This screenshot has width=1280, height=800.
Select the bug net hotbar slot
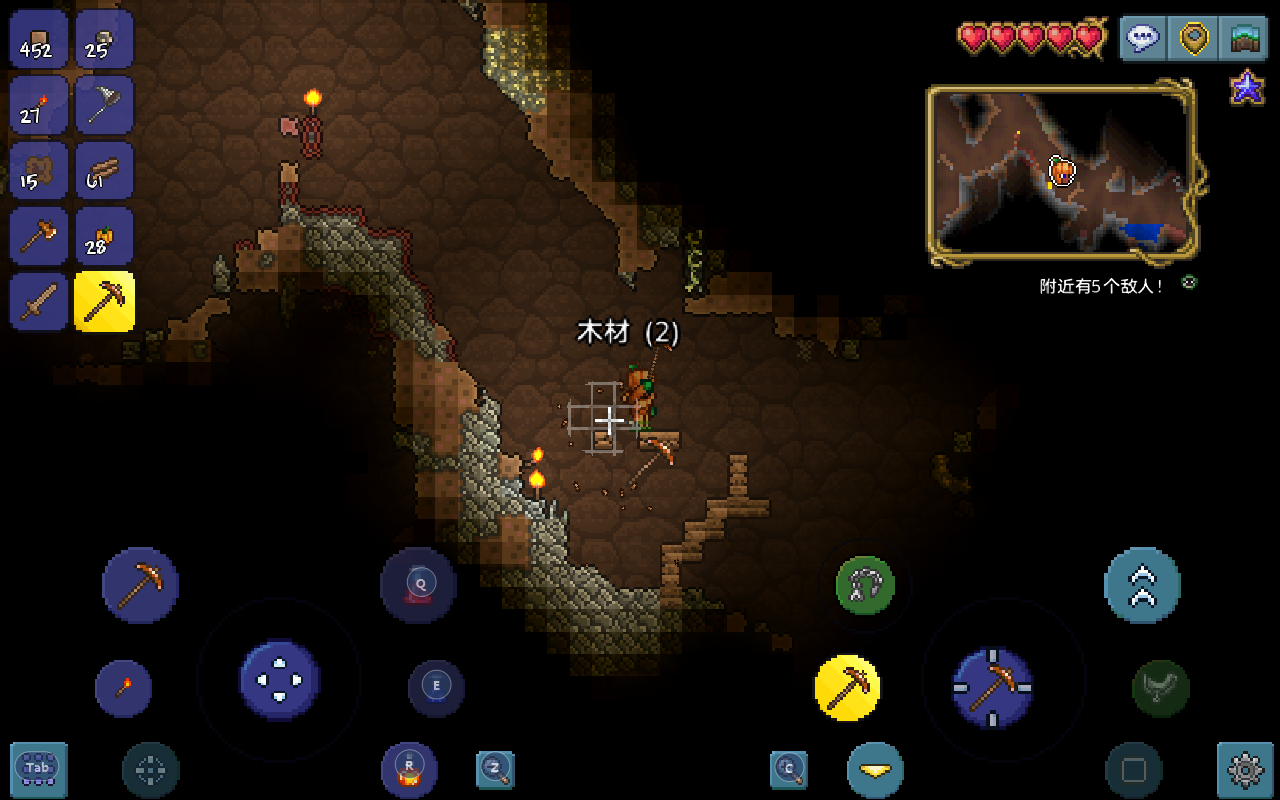104,105
